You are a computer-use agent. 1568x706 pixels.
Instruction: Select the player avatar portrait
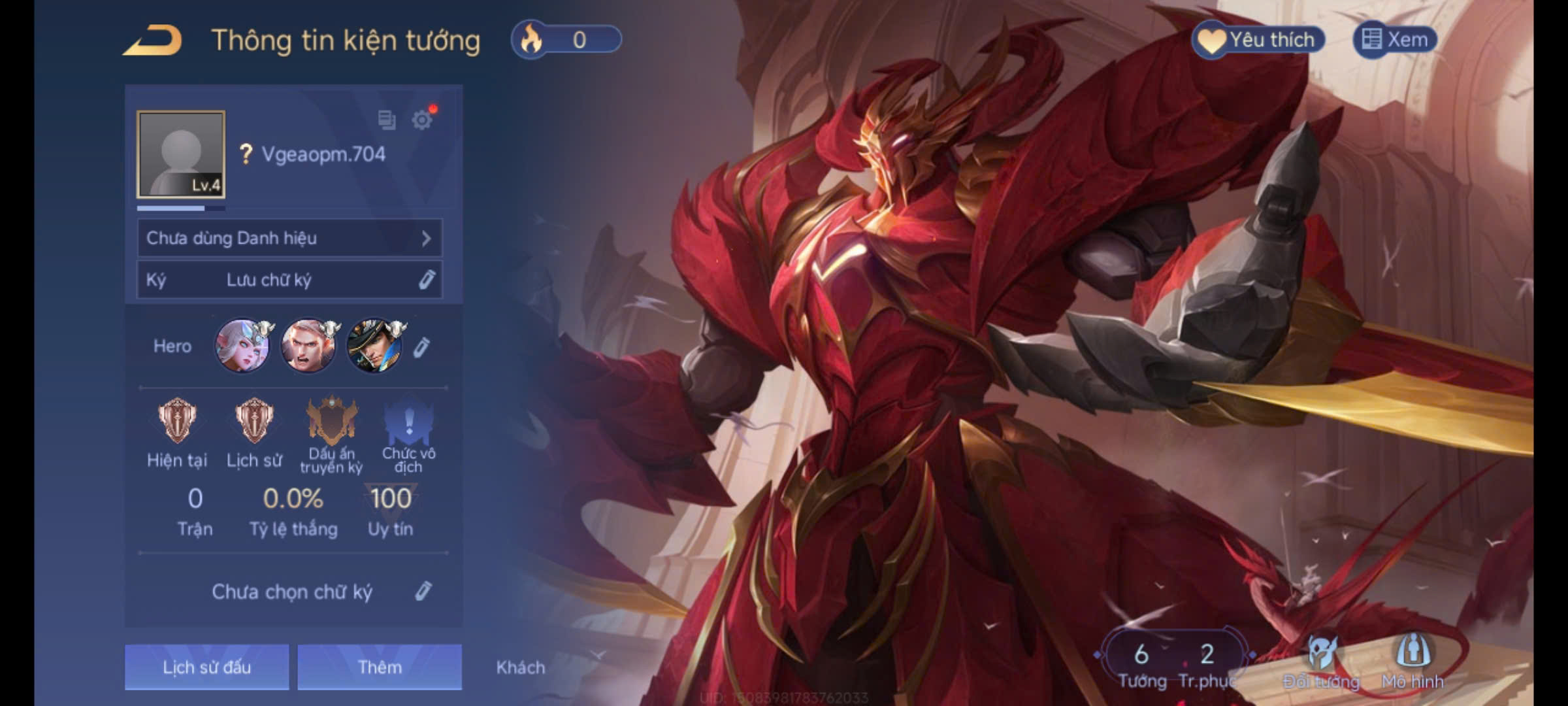coord(181,154)
